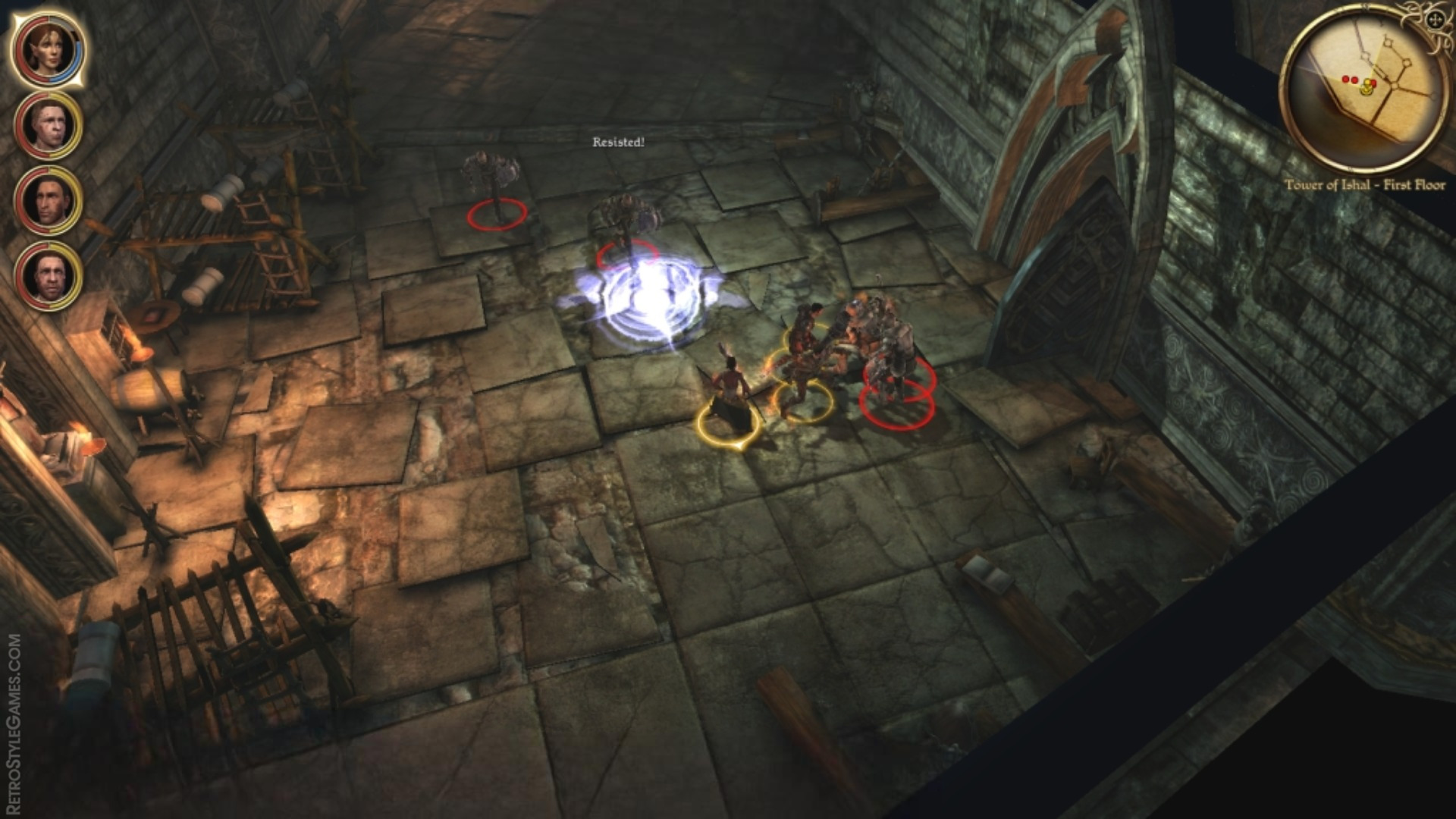Click the cross-arrows button beside the minimap
Screen dimensions: 1456x819
point(1436,20)
